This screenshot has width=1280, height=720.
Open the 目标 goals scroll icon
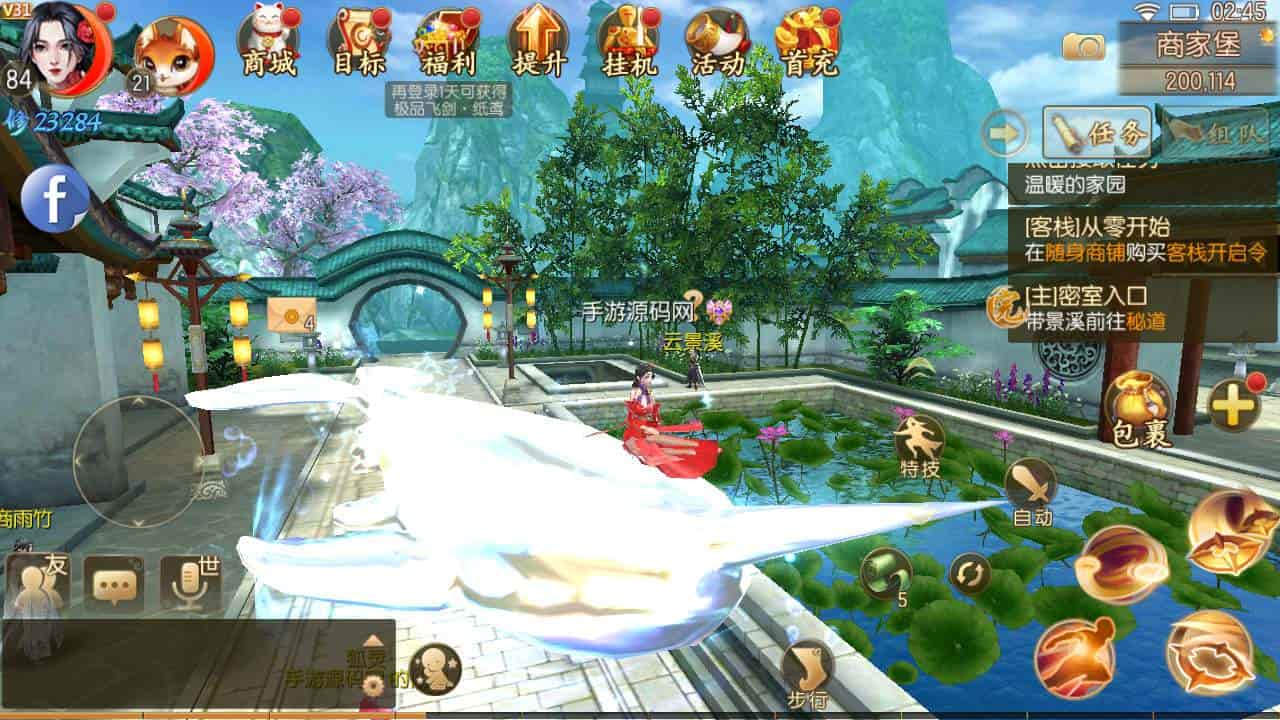pyautogui.click(x=359, y=45)
